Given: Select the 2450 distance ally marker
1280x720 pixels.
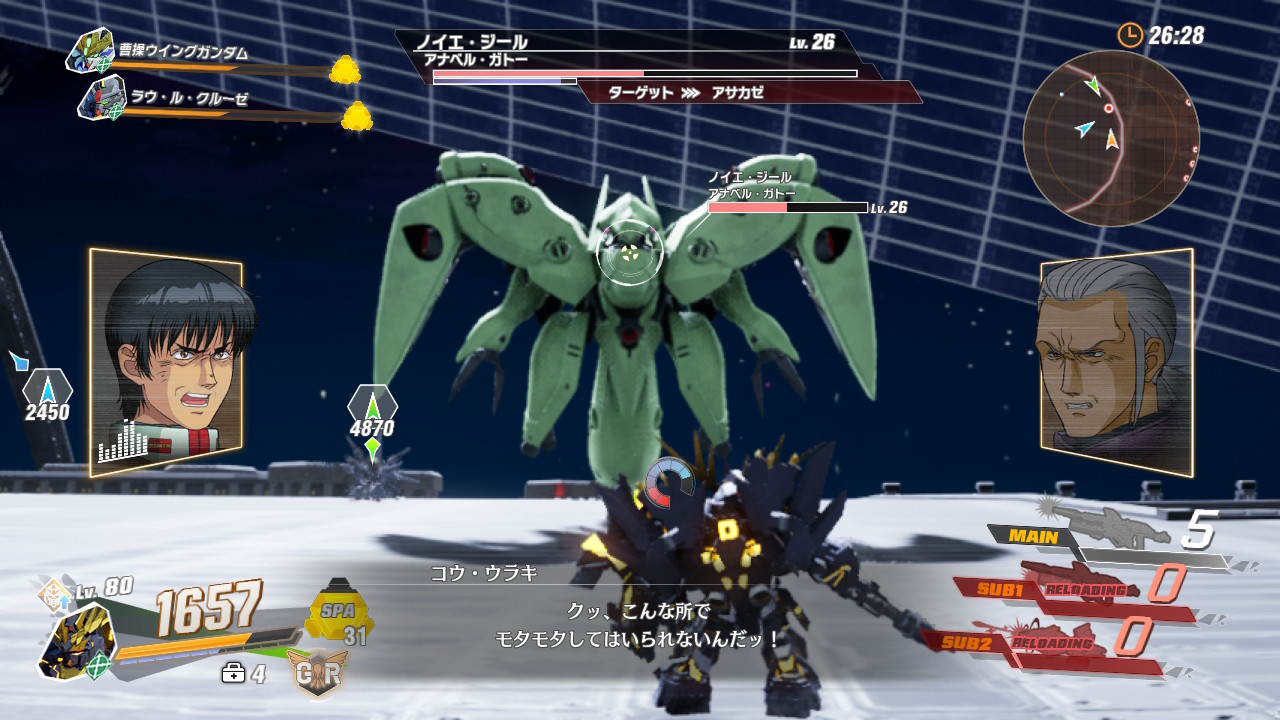Looking at the screenshot, I should click(47, 397).
